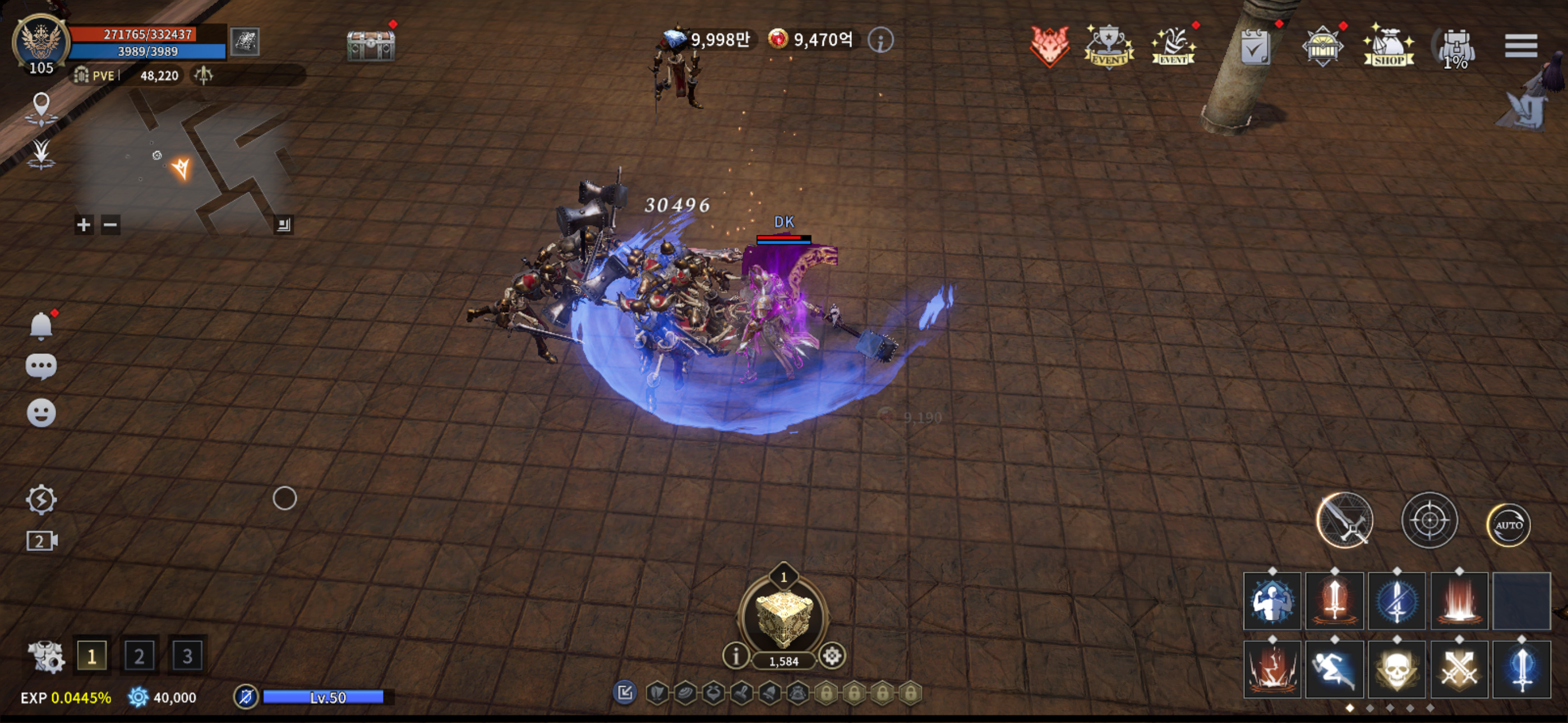Zoom out the minimap with minus button
Image resolution: width=1568 pixels, height=723 pixels.
point(110,225)
